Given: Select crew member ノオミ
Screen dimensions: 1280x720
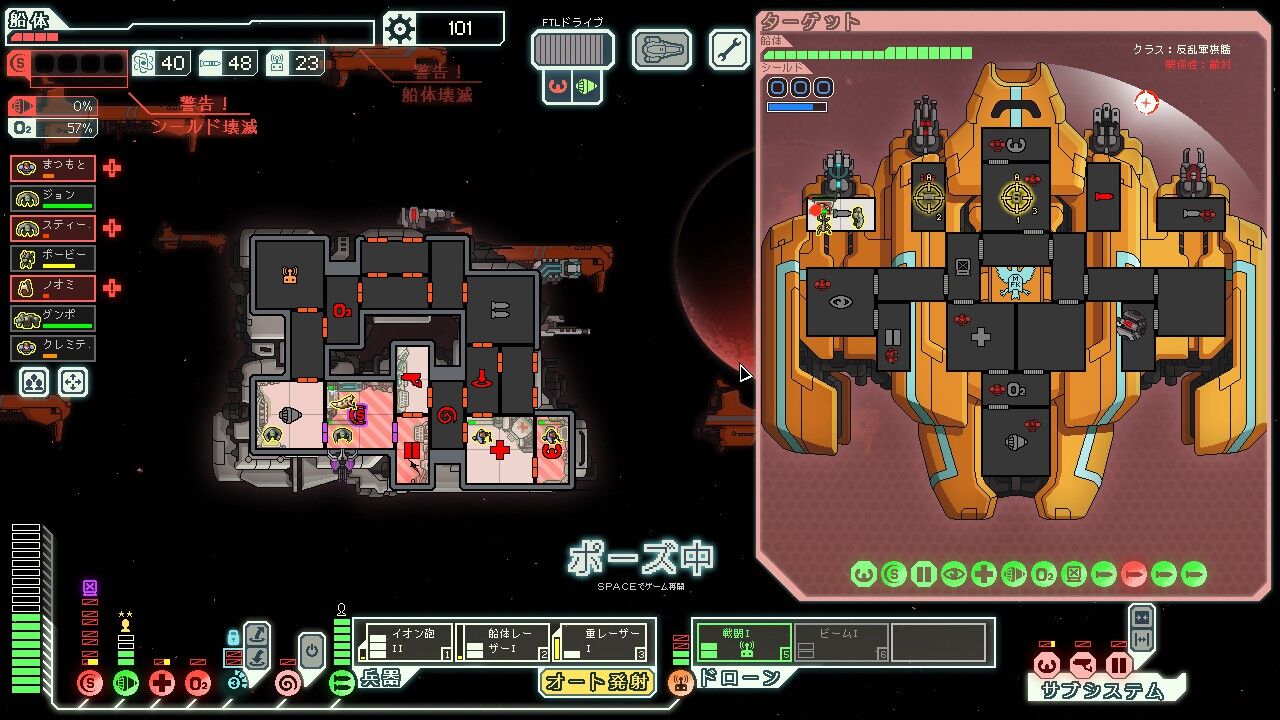Looking at the screenshot, I should click(x=53, y=288).
